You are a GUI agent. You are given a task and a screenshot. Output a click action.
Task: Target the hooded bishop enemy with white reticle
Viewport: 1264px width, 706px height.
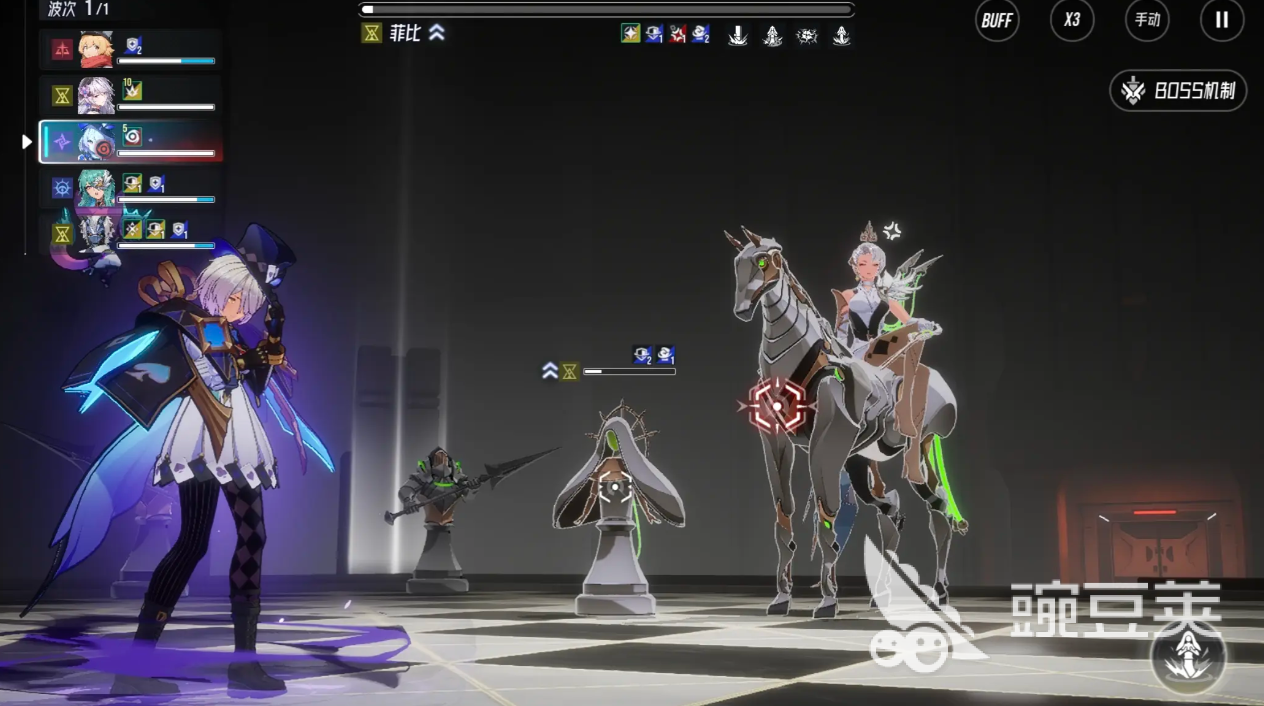pyautogui.click(x=614, y=488)
